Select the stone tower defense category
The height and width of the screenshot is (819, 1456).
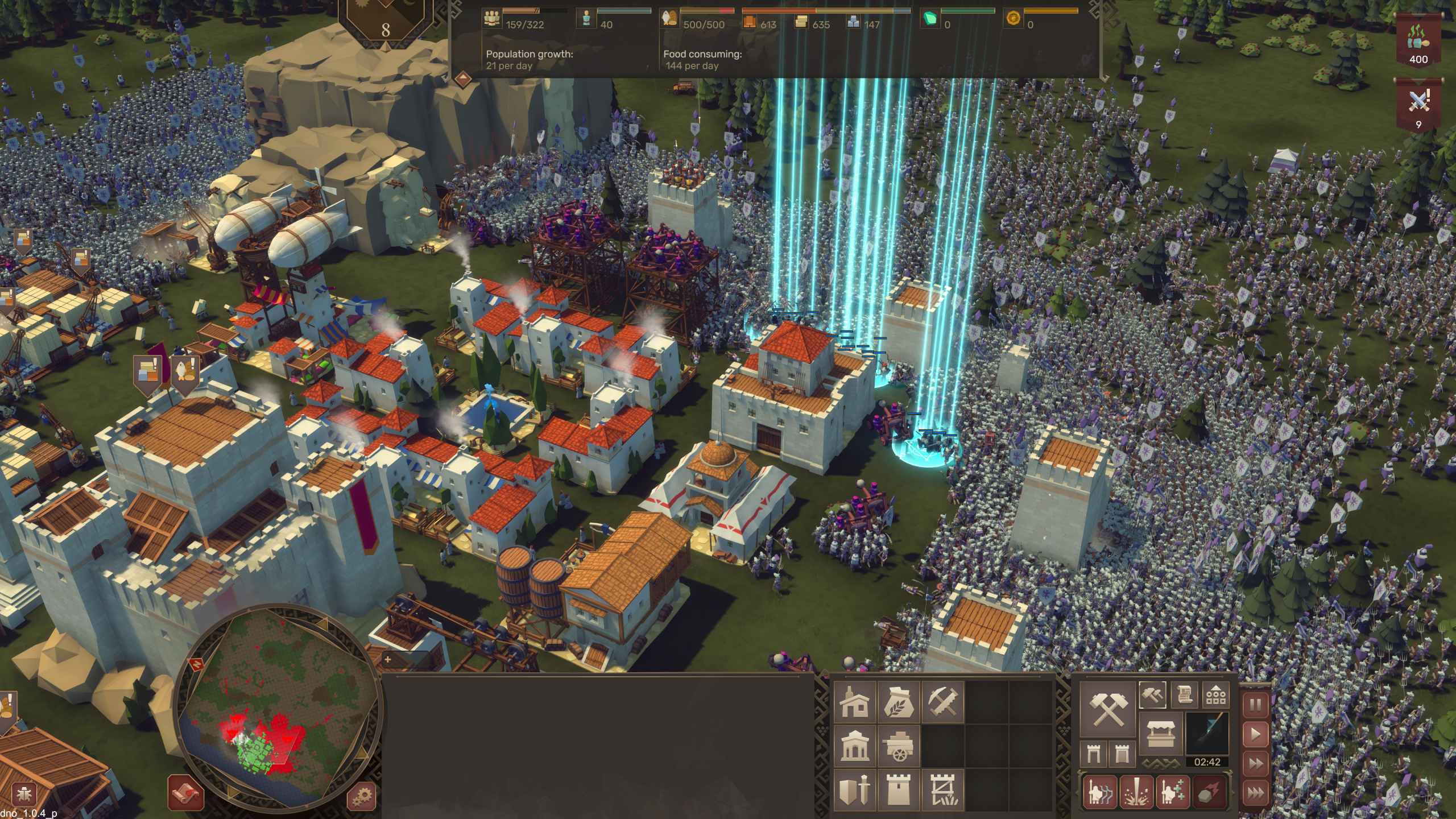click(x=898, y=789)
